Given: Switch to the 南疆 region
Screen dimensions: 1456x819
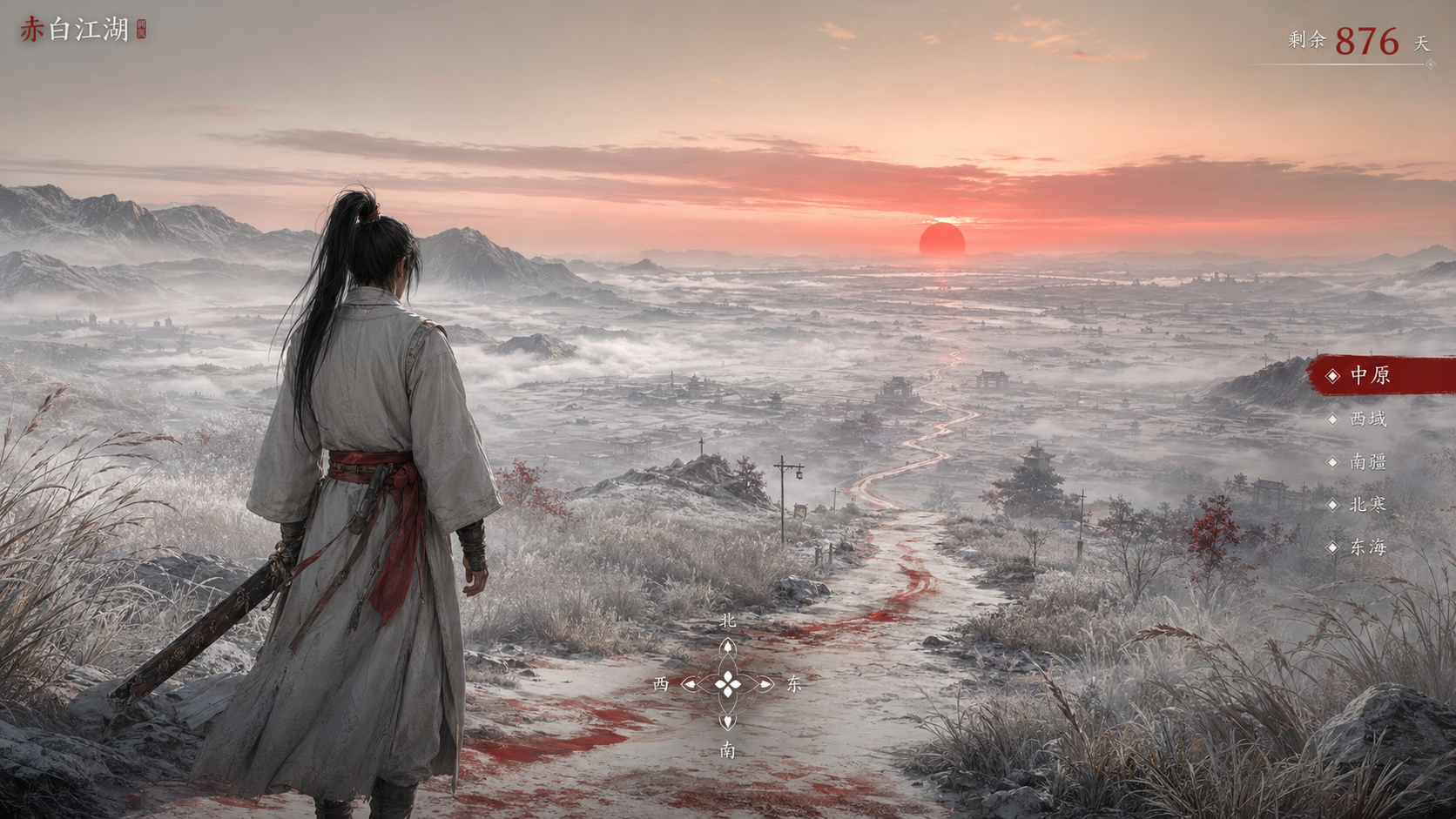Looking at the screenshot, I should [x=1367, y=461].
